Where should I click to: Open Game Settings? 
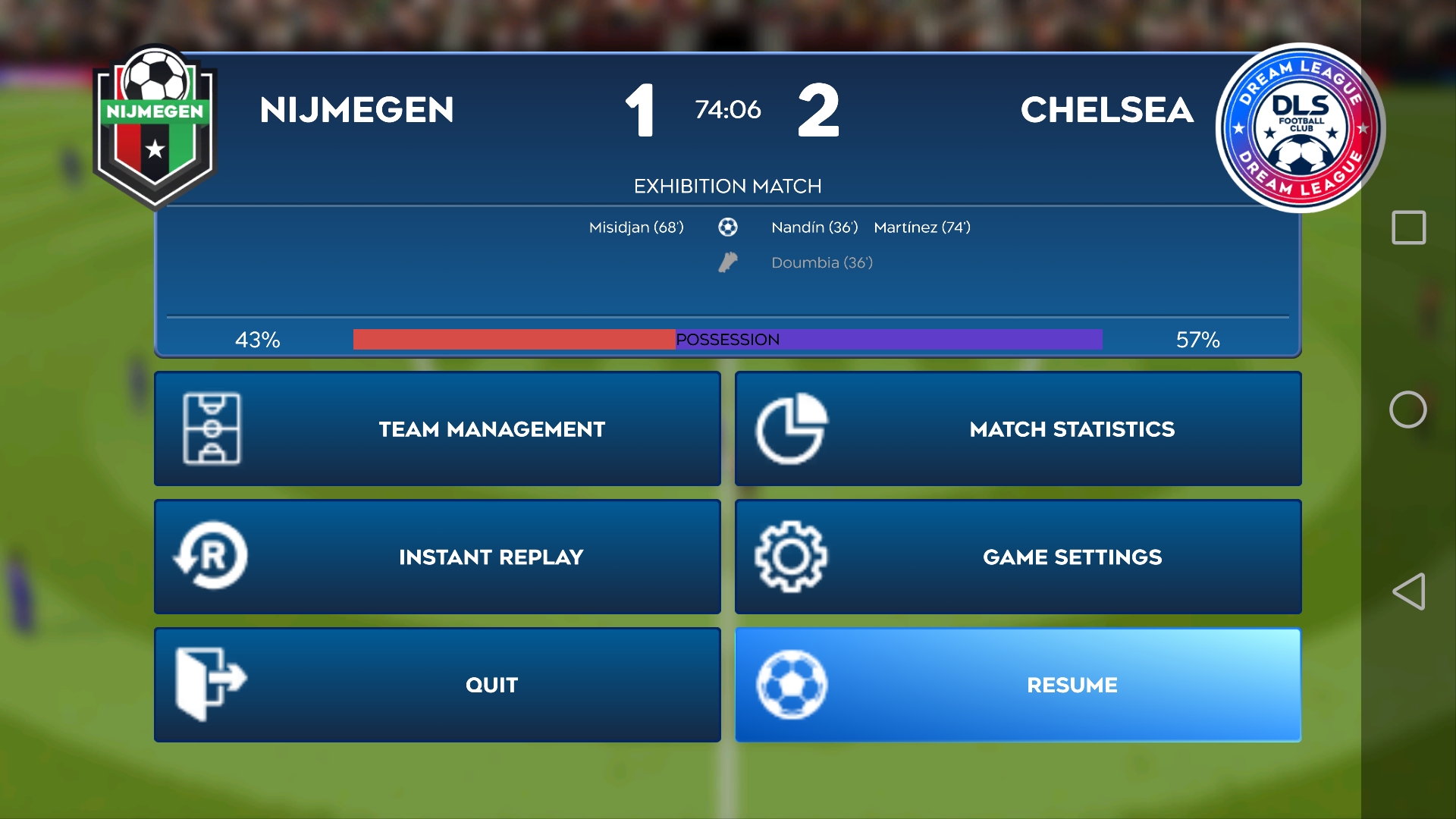[x=1018, y=557]
